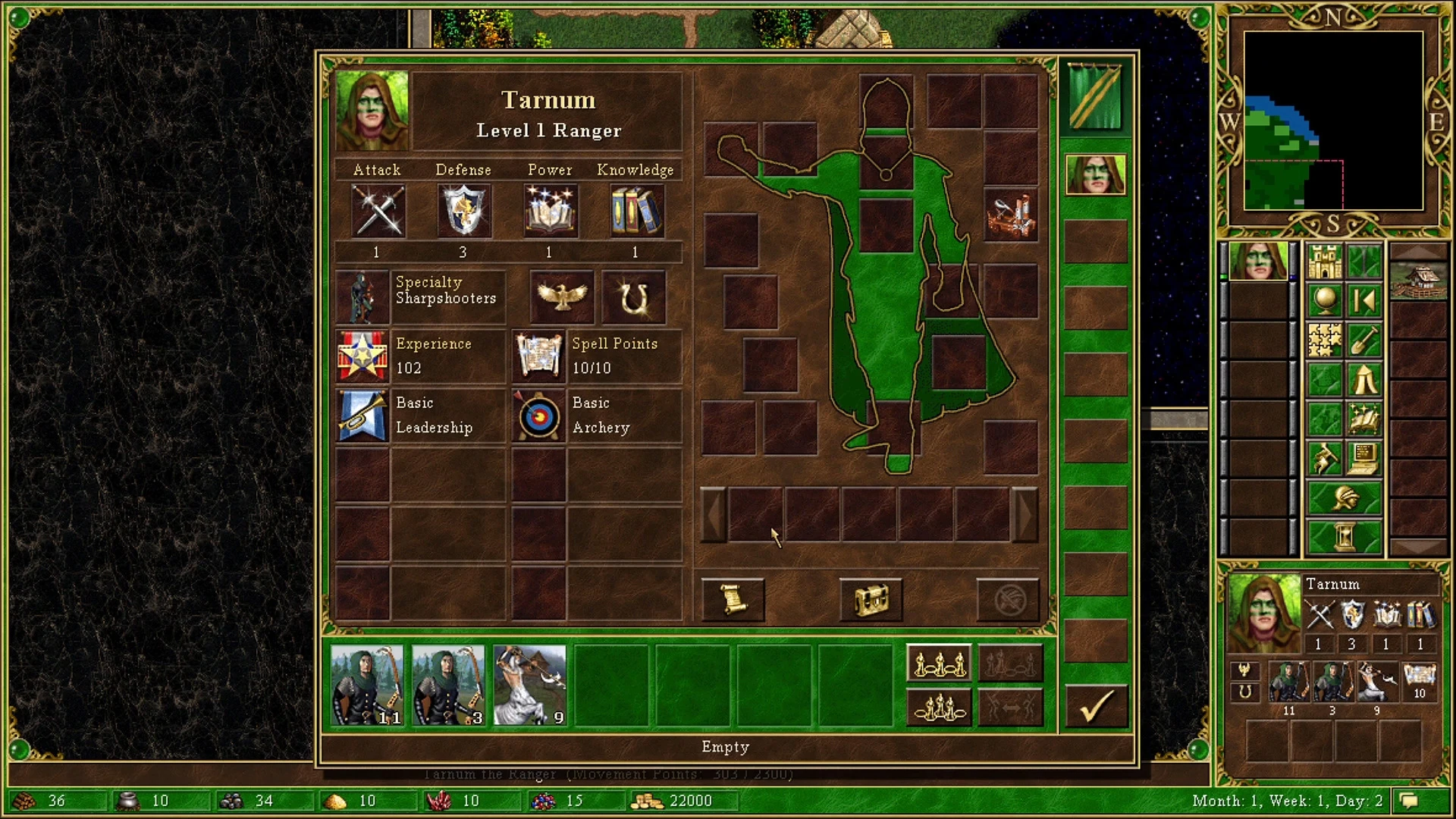Open Tarnum's backpack chest icon
Viewport: 1456px width, 819px height.
(871, 599)
